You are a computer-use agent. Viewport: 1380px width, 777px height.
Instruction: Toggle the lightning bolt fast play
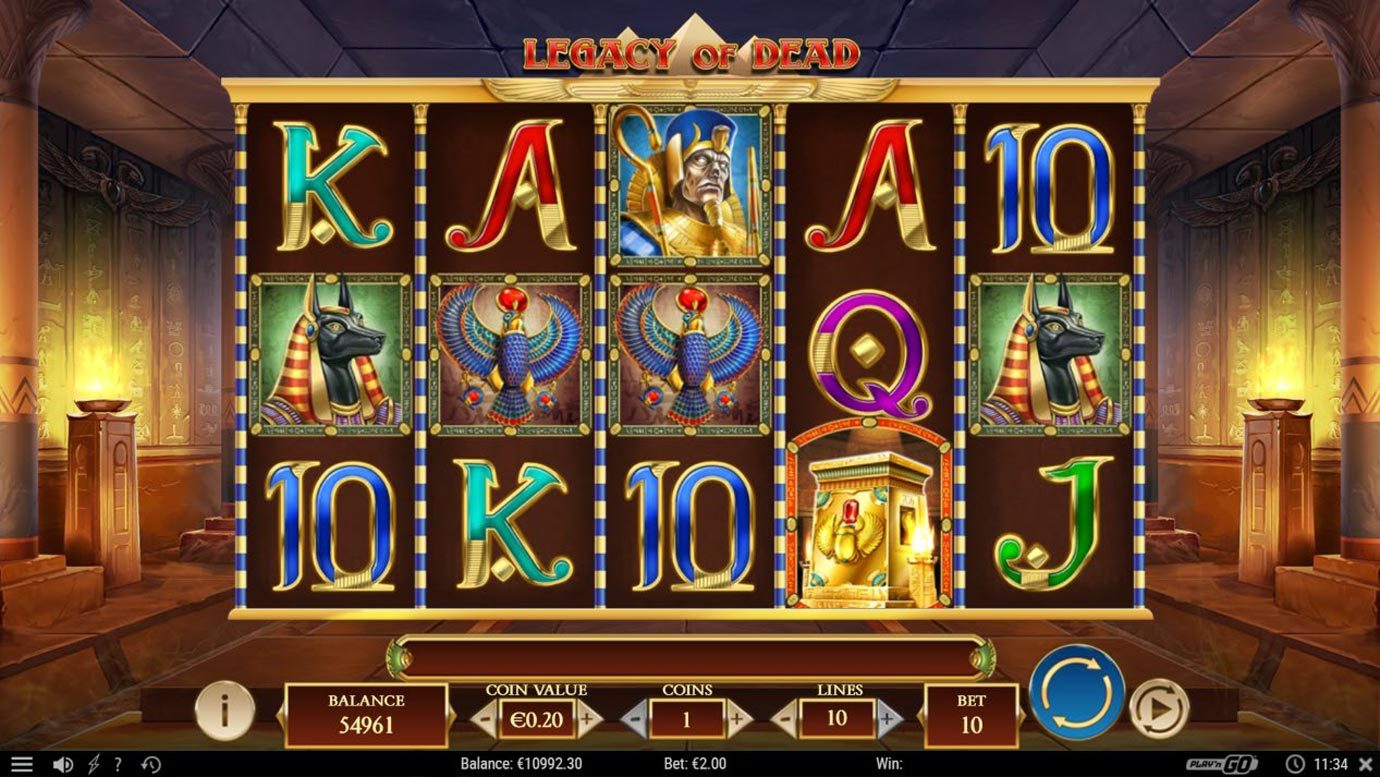pos(94,765)
